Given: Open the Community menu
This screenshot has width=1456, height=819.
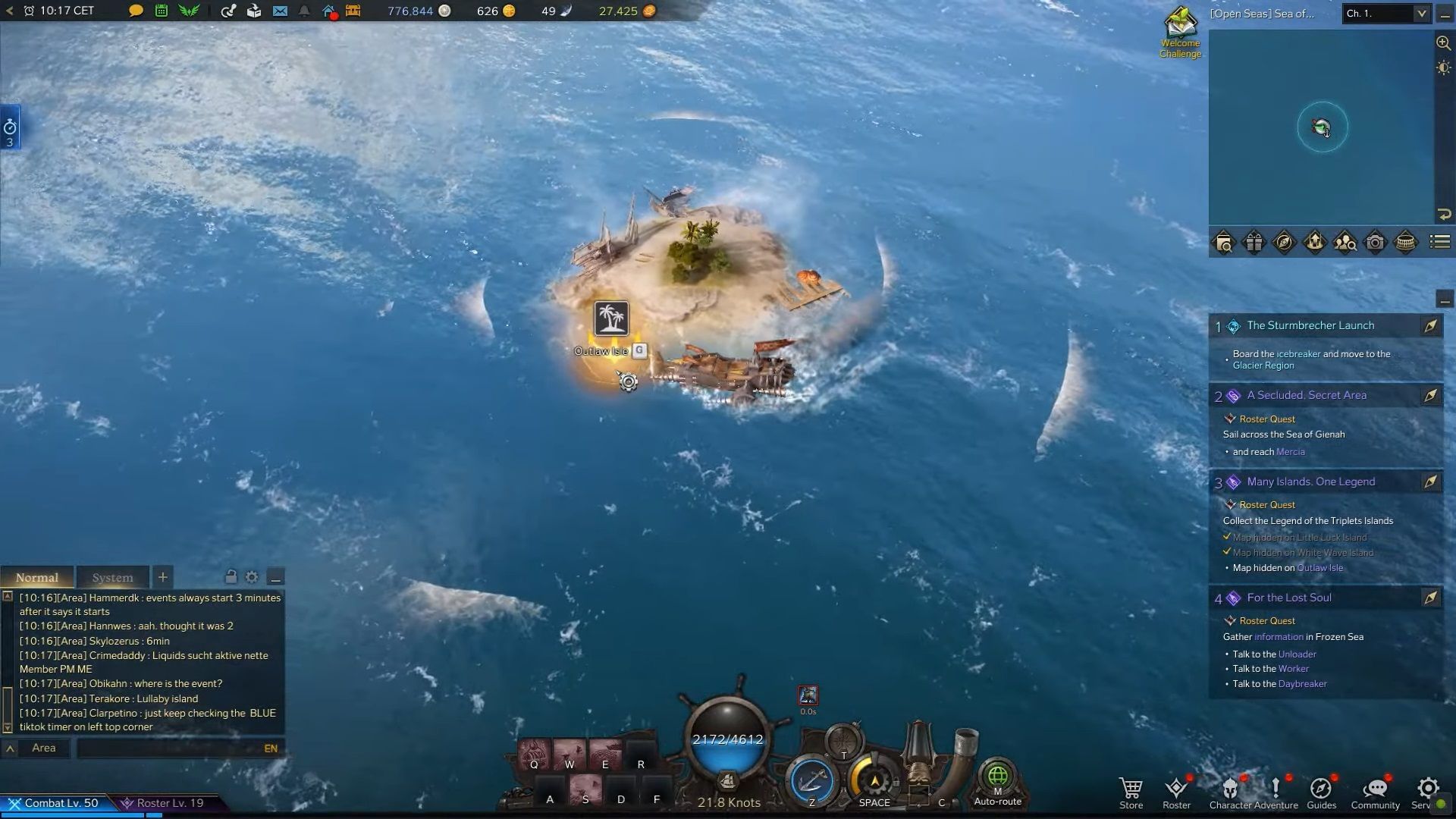Looking at the screenshot, I should click(x=1375, y=792).
